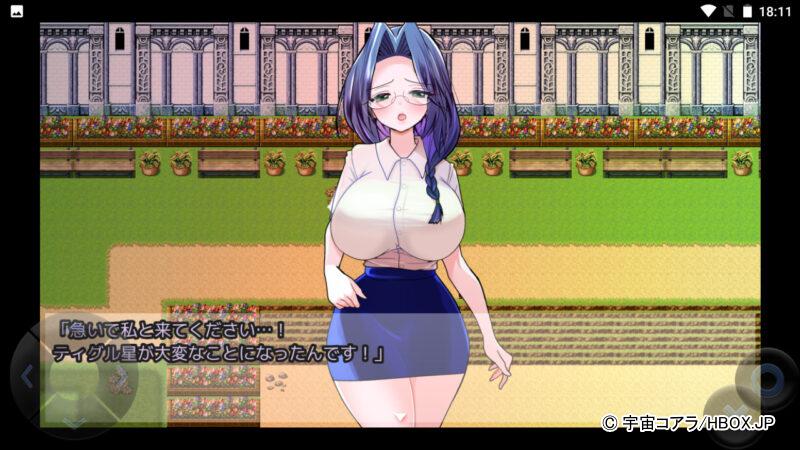Tap the right arrow on the virtual d-pad
Image resolution: width=800 pixels, height=450 pixels.
pyautogui.click(x=120, y=377)
